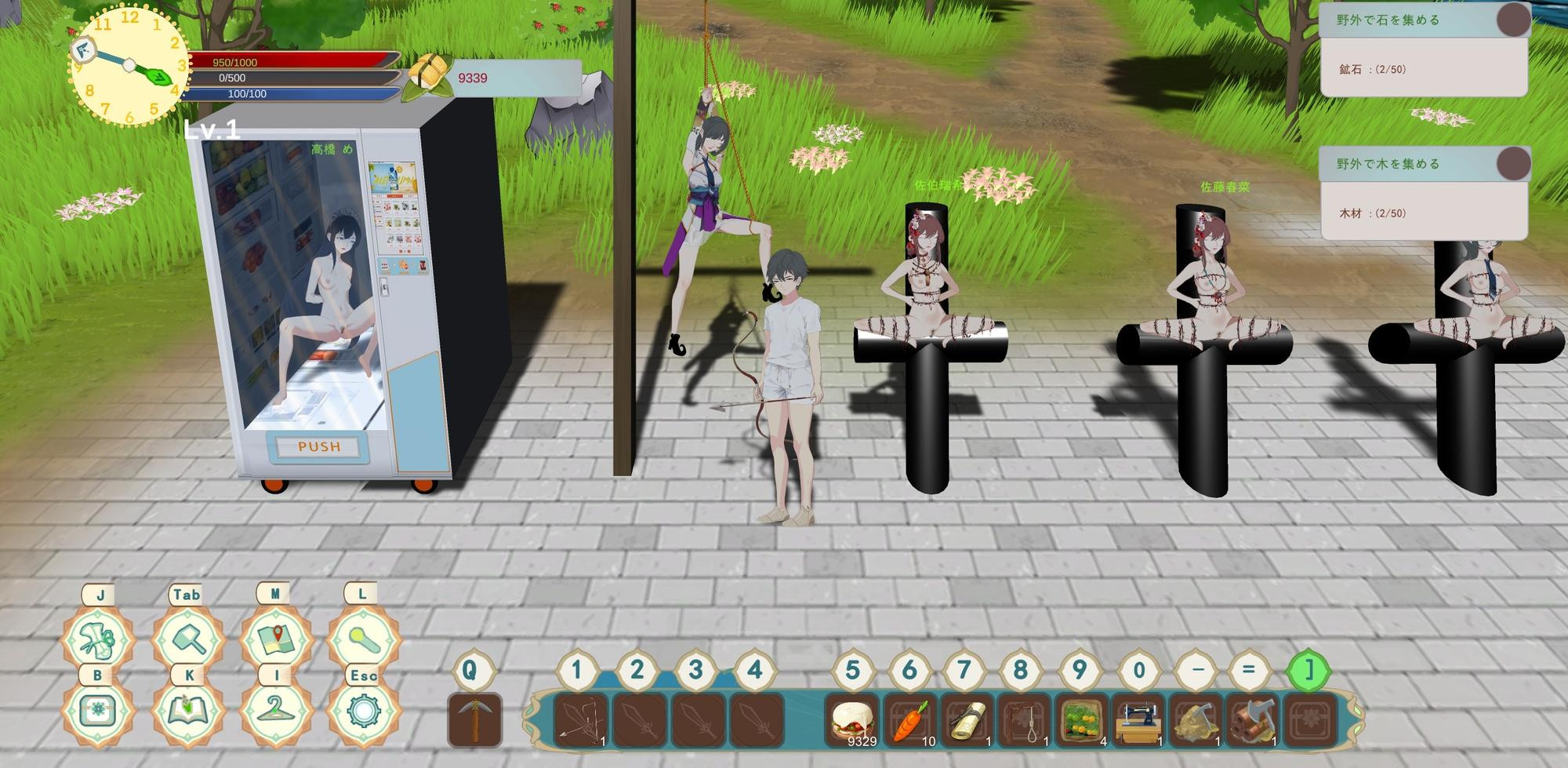The image size is (1568, 768).
Task: Open the open-book guide icon
Action: coord(187,712)
